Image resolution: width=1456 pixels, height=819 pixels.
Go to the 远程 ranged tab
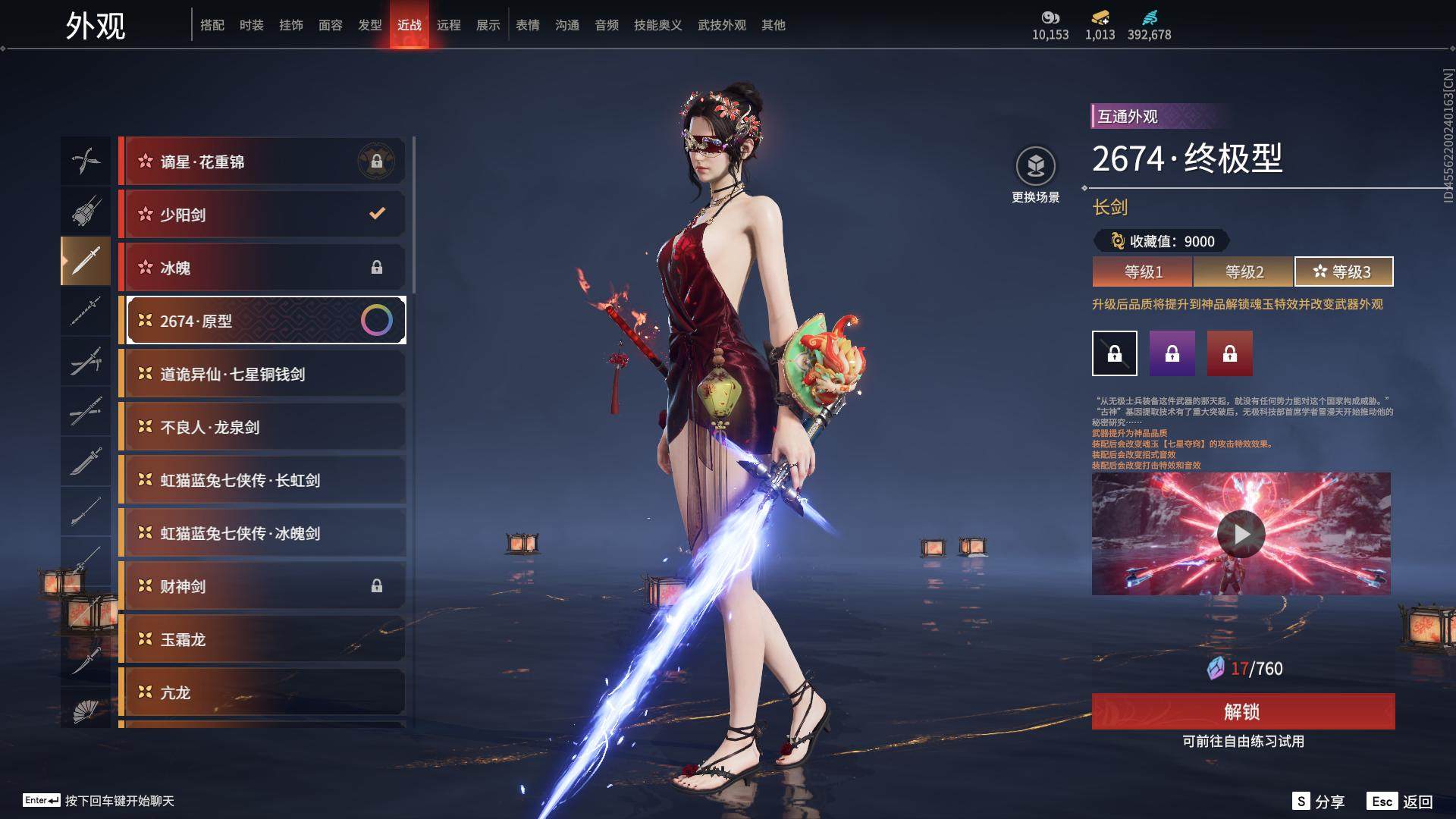[449, 25]
